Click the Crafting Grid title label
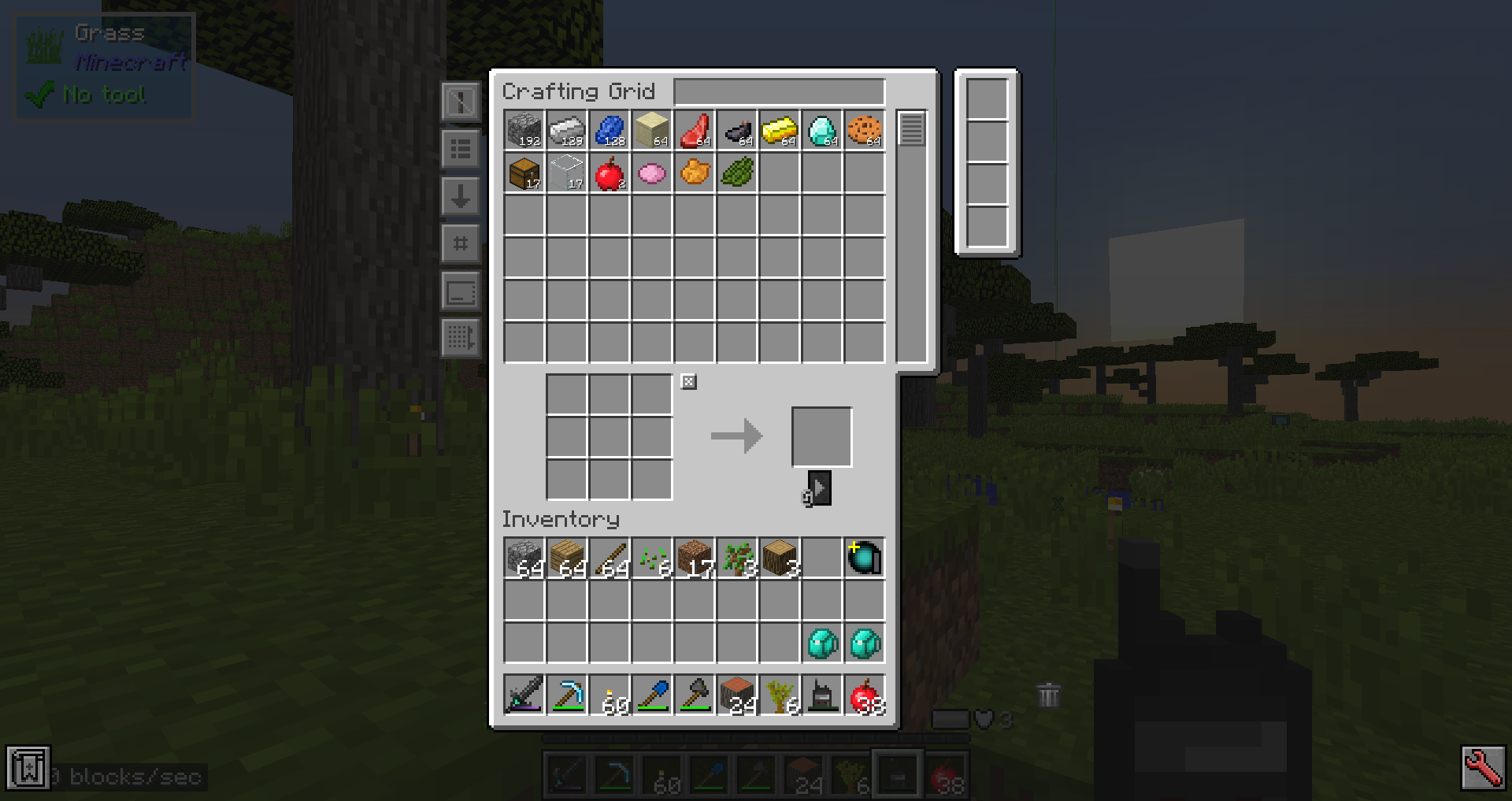The width and height of the screenshot is (1512, 801). tap(579, 91)
